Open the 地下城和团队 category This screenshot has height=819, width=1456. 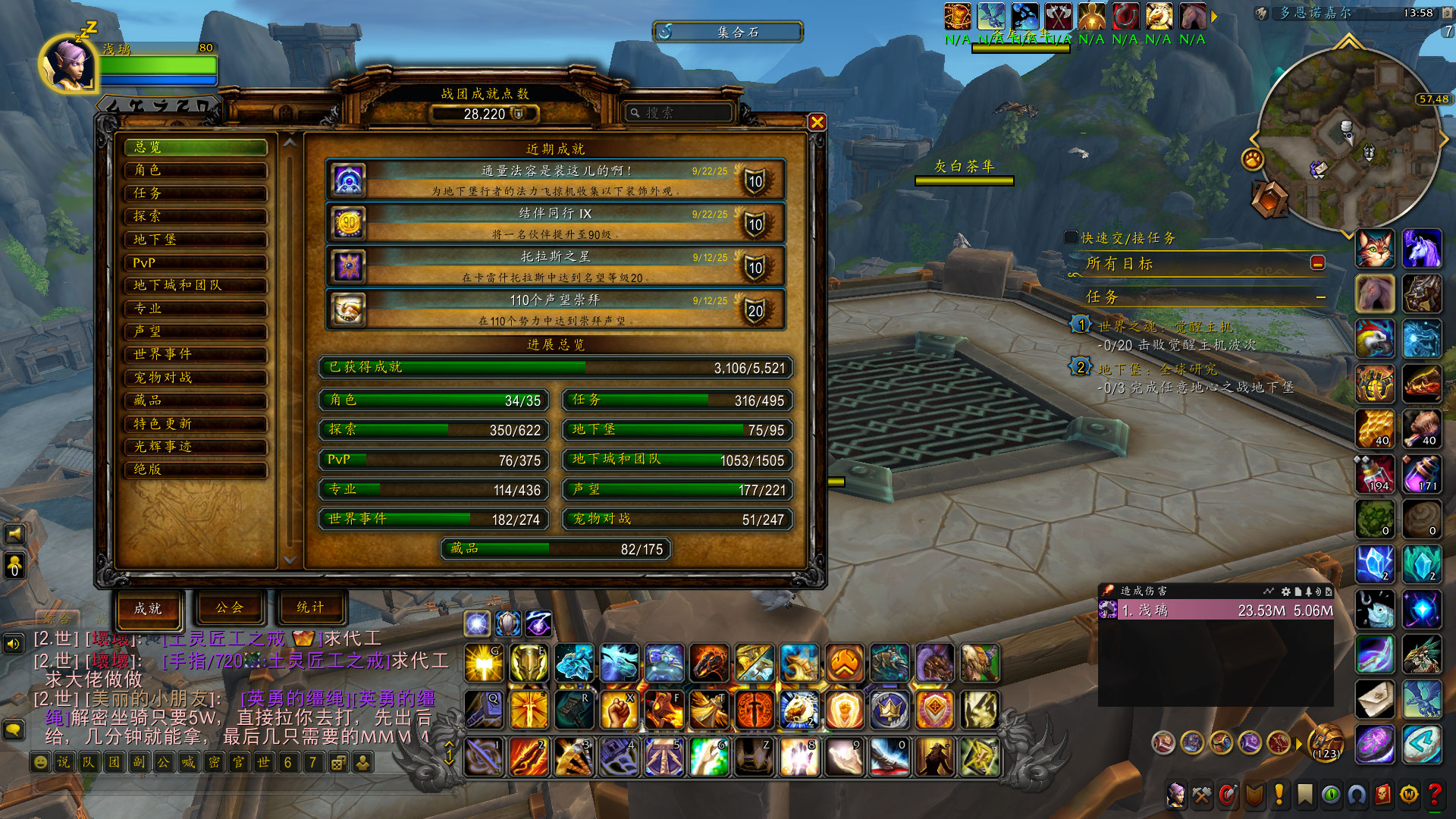(196, 285)
